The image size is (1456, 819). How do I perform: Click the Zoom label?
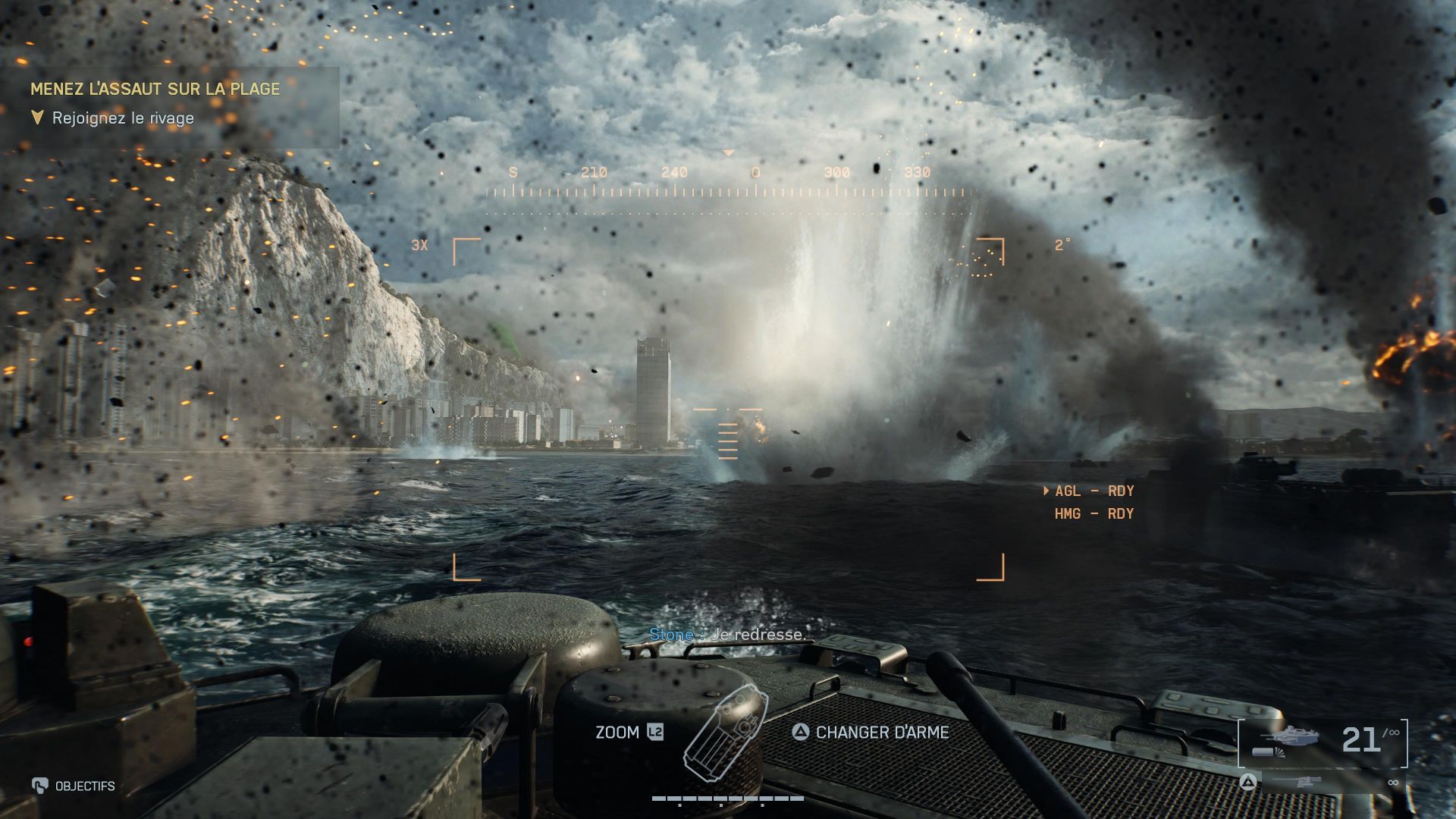tap(617, 733)
